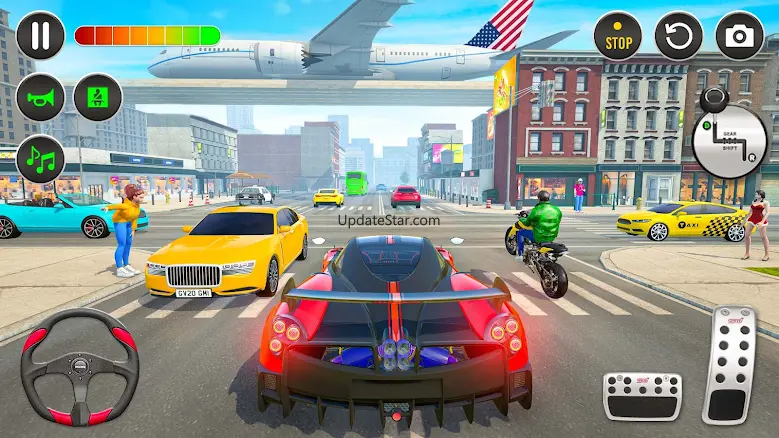Switch view with the camera button
779x438 pixels.
[739, 37]
